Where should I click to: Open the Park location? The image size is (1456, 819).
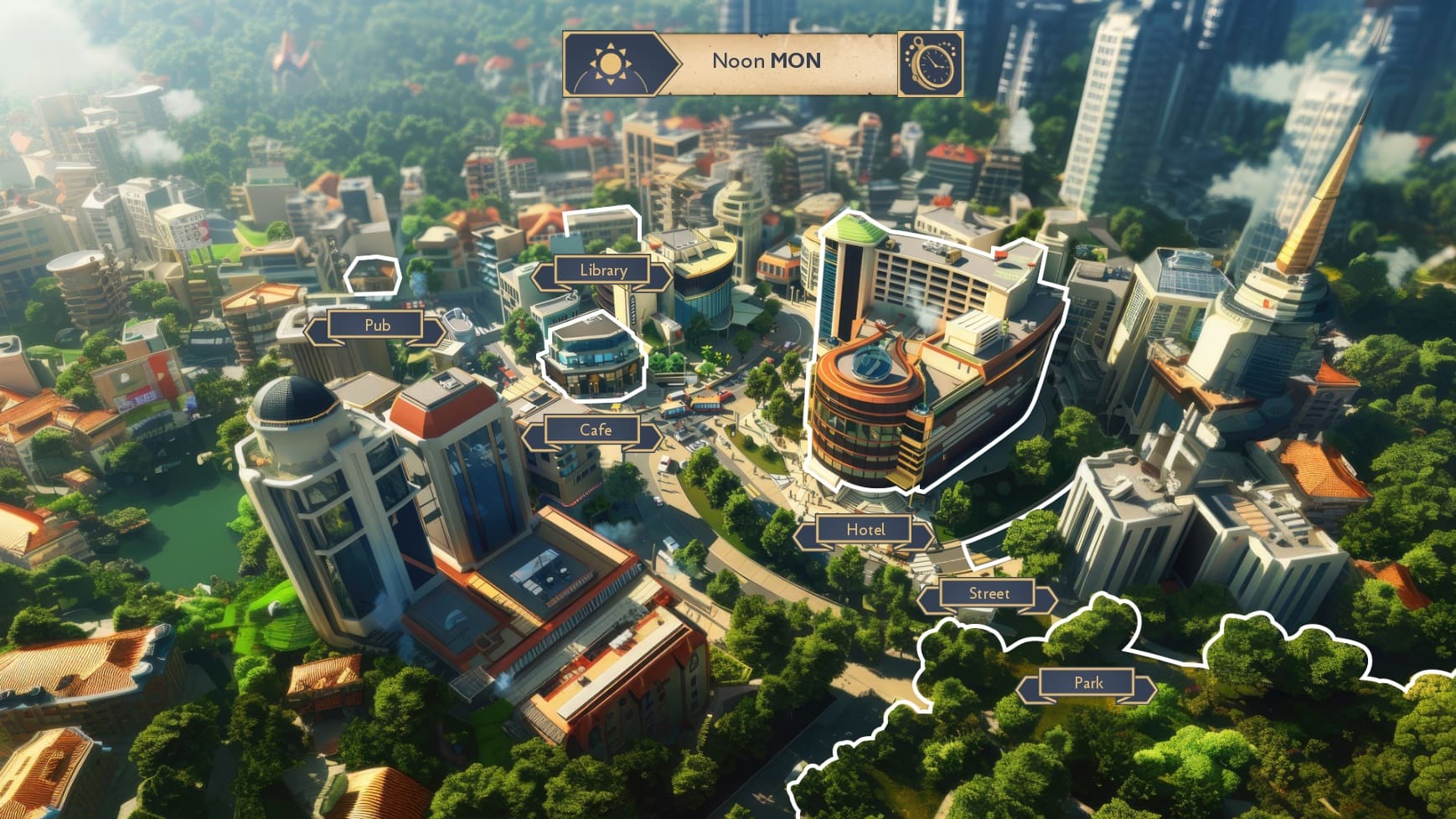point(1088,683)
